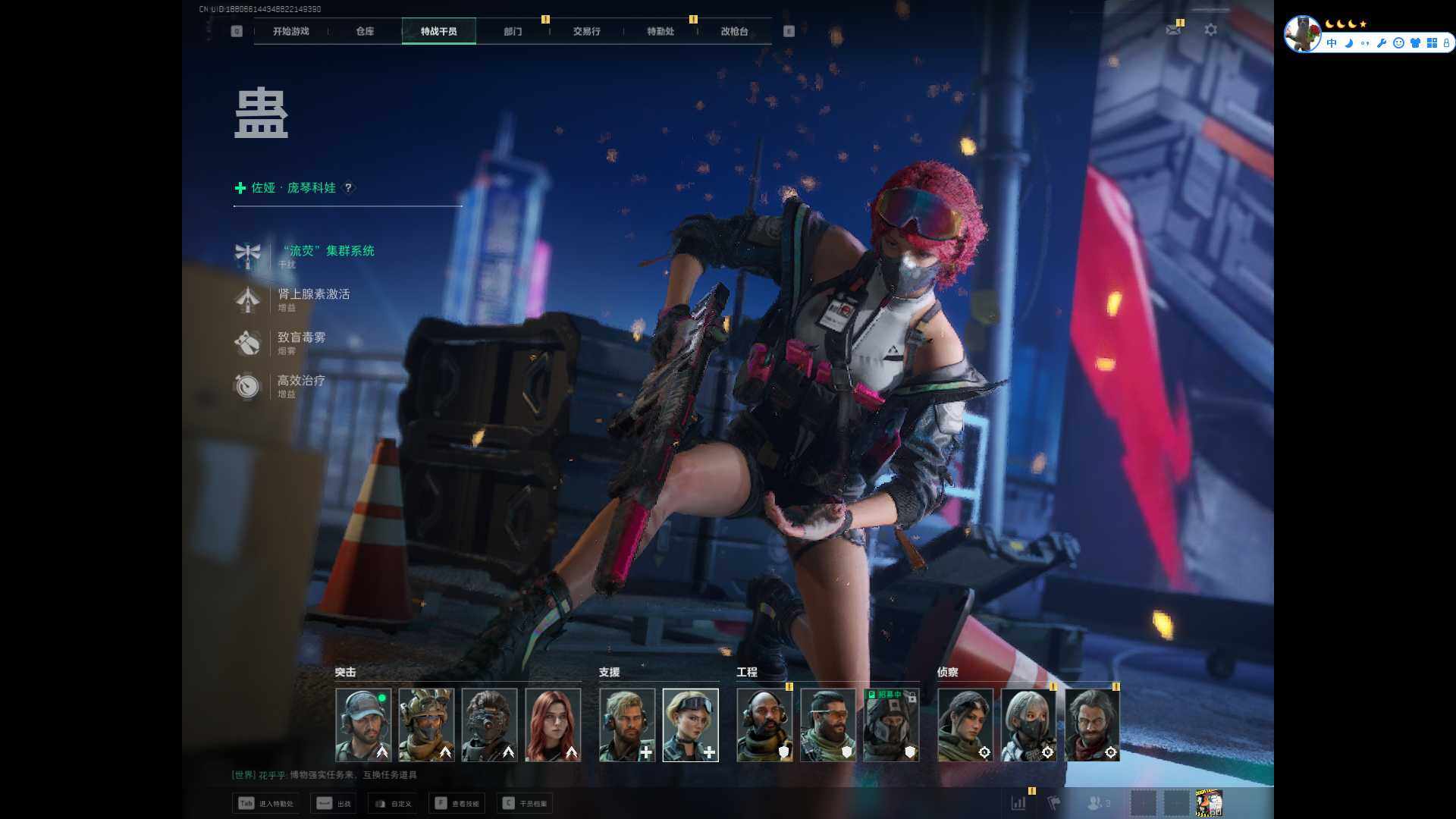
Task: Pick the assault operator with blue cap and headset
Action: click(x=363, y=724)
